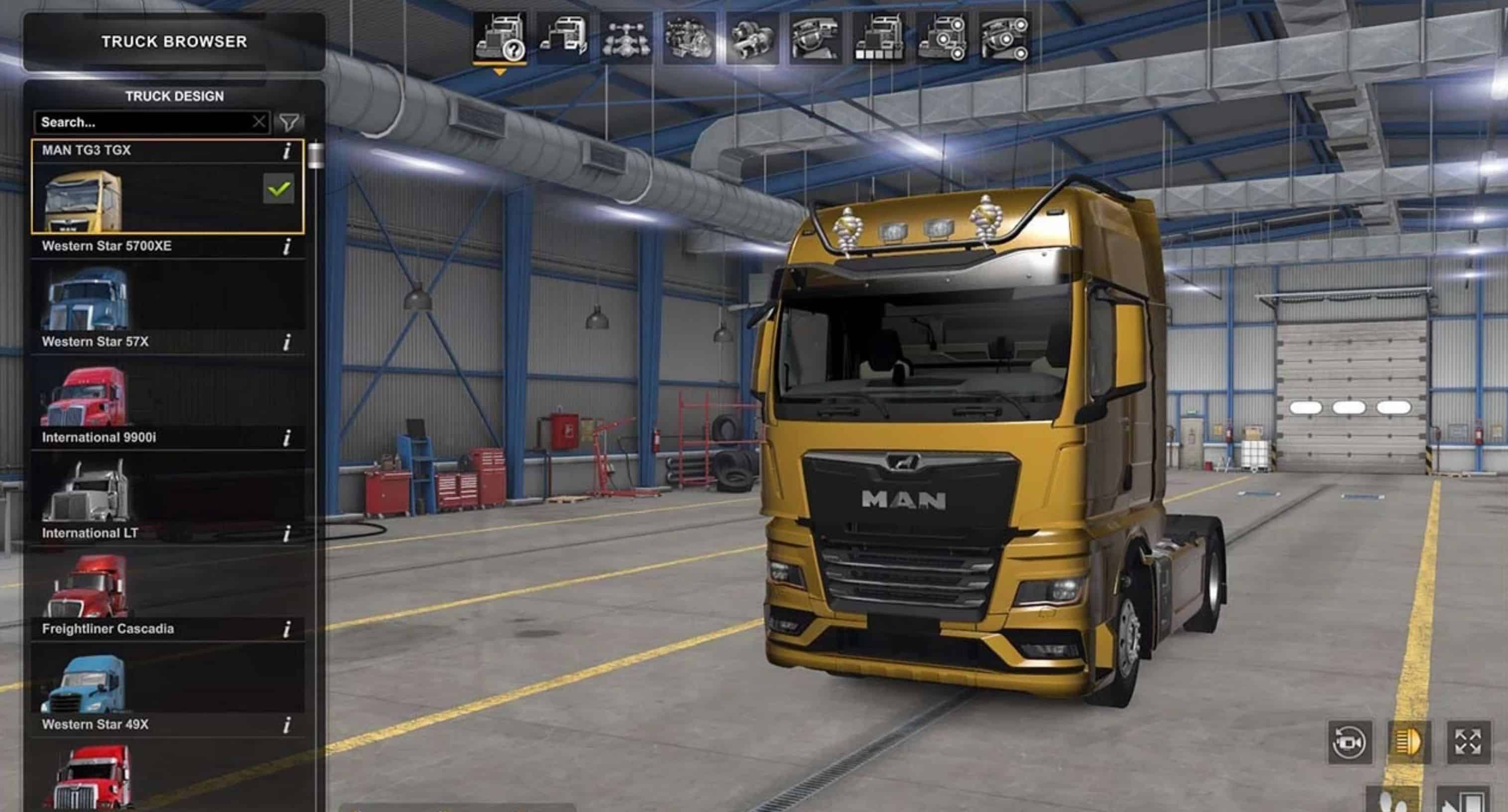Image resolution: width=1508 pixels, height=812 pixels.
Task: Toggle the truck headlights button
Action: point(1409,742)
